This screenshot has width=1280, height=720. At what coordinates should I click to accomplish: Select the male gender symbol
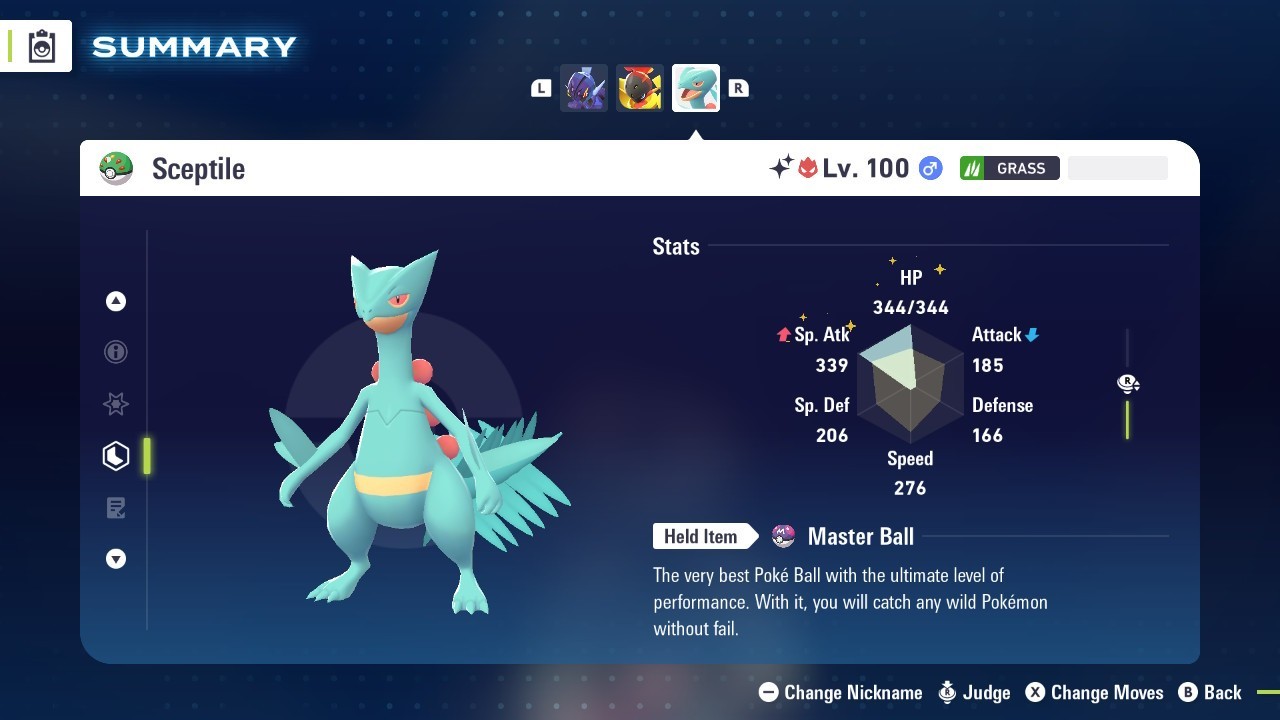click(931, 168)
